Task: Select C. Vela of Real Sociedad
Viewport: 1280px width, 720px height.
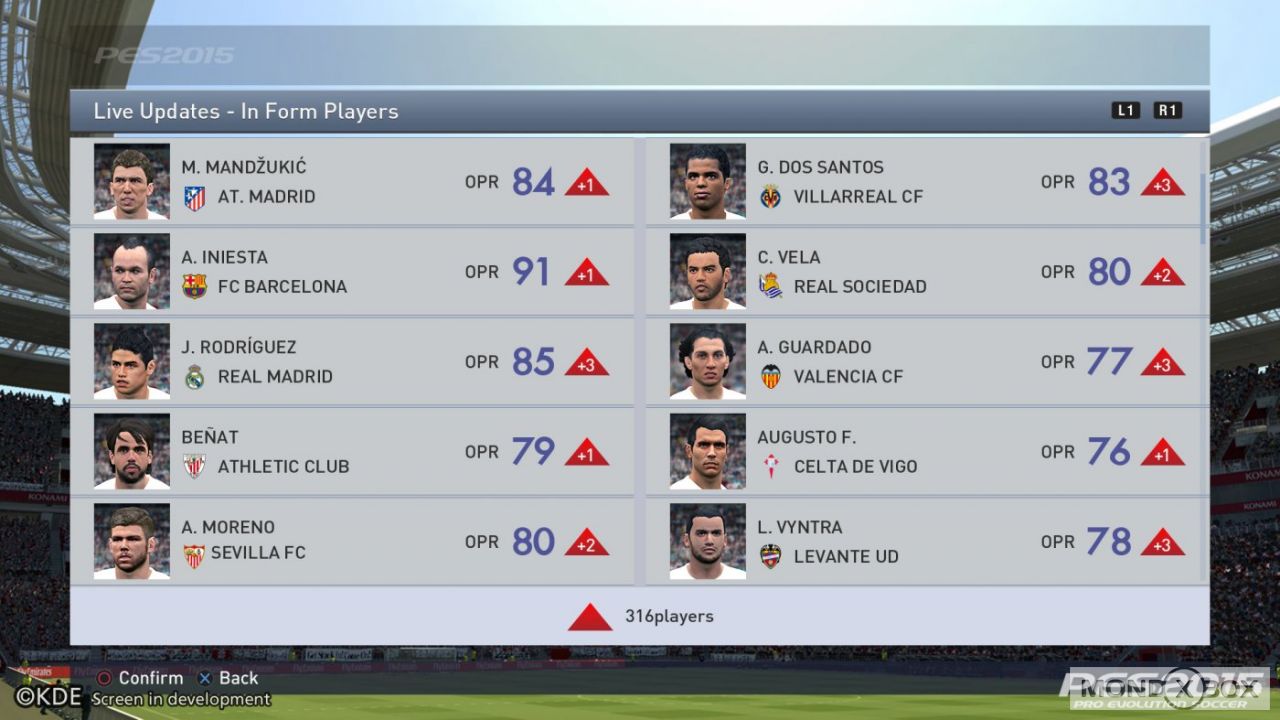Action: [926, 272]
